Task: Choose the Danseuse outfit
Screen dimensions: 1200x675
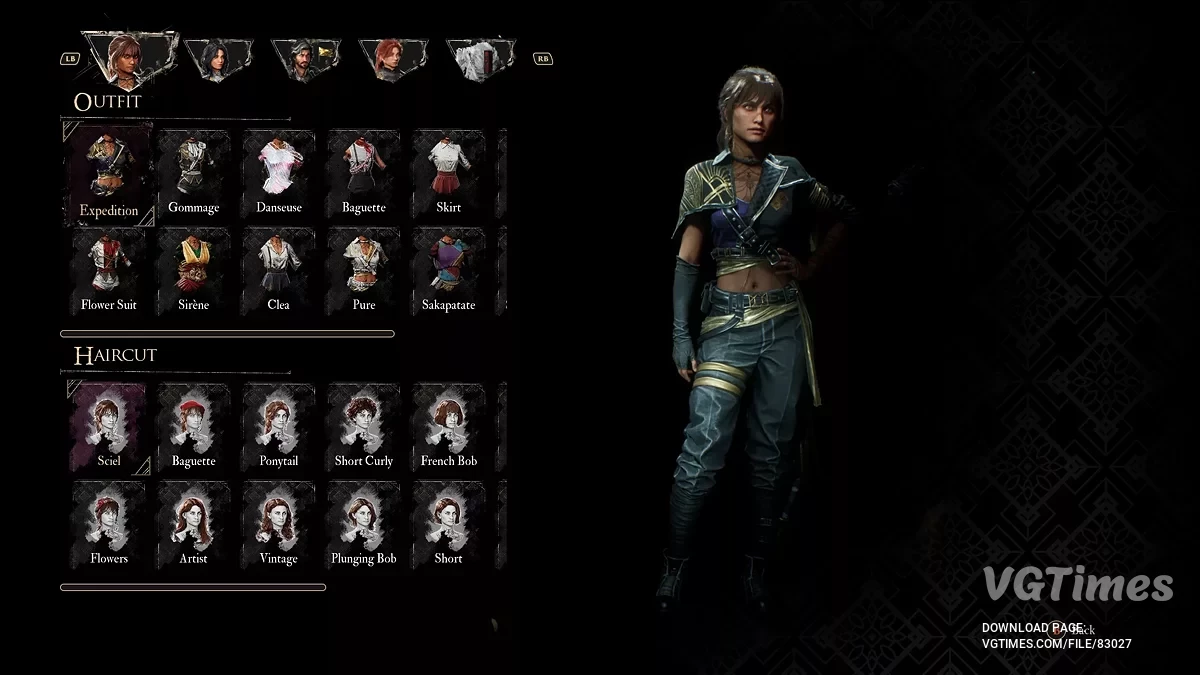Action: (278, 172)
